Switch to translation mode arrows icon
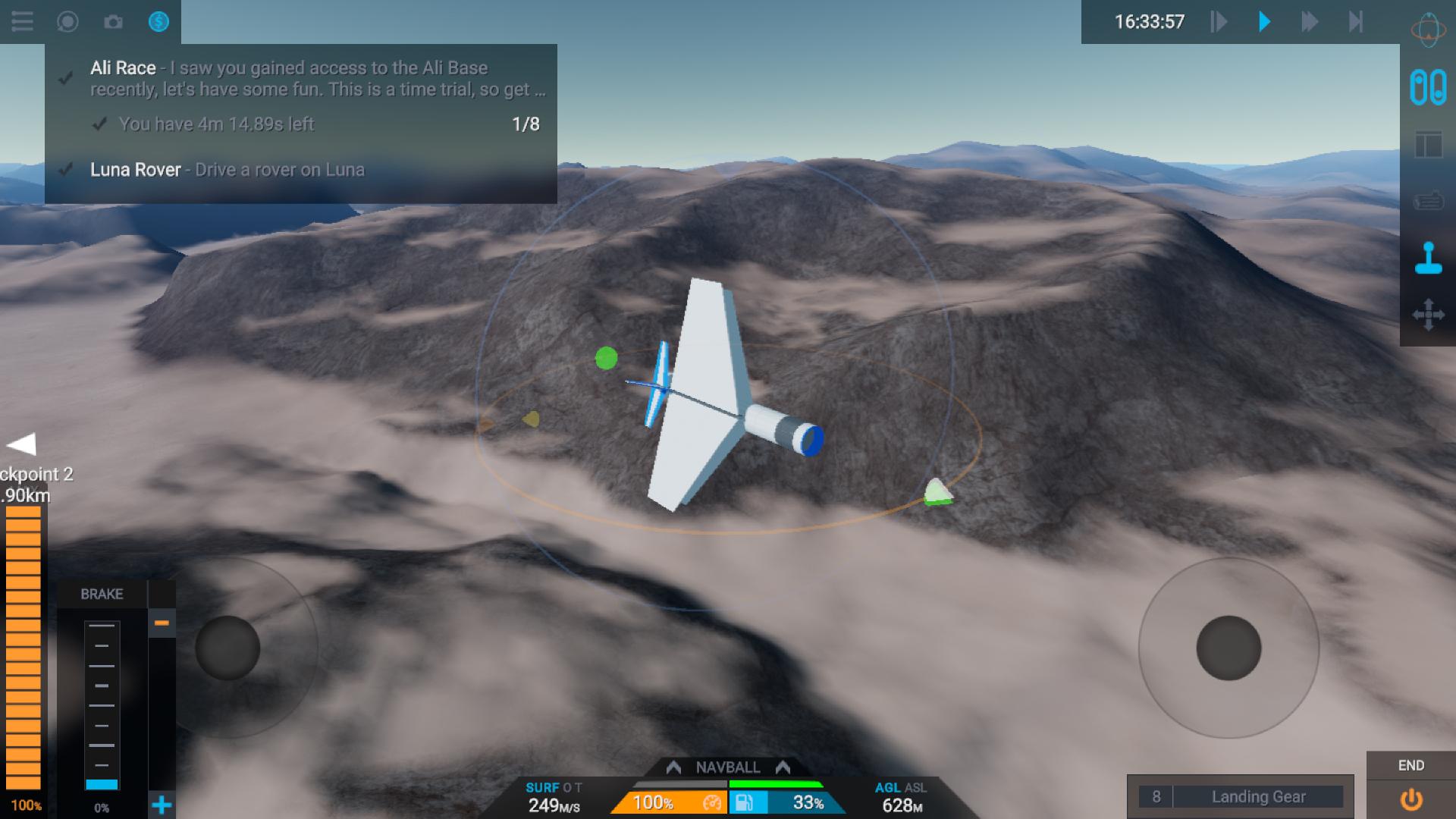Image resolution: width=1456 pixels, height=819 pixels. (1428, 315)
